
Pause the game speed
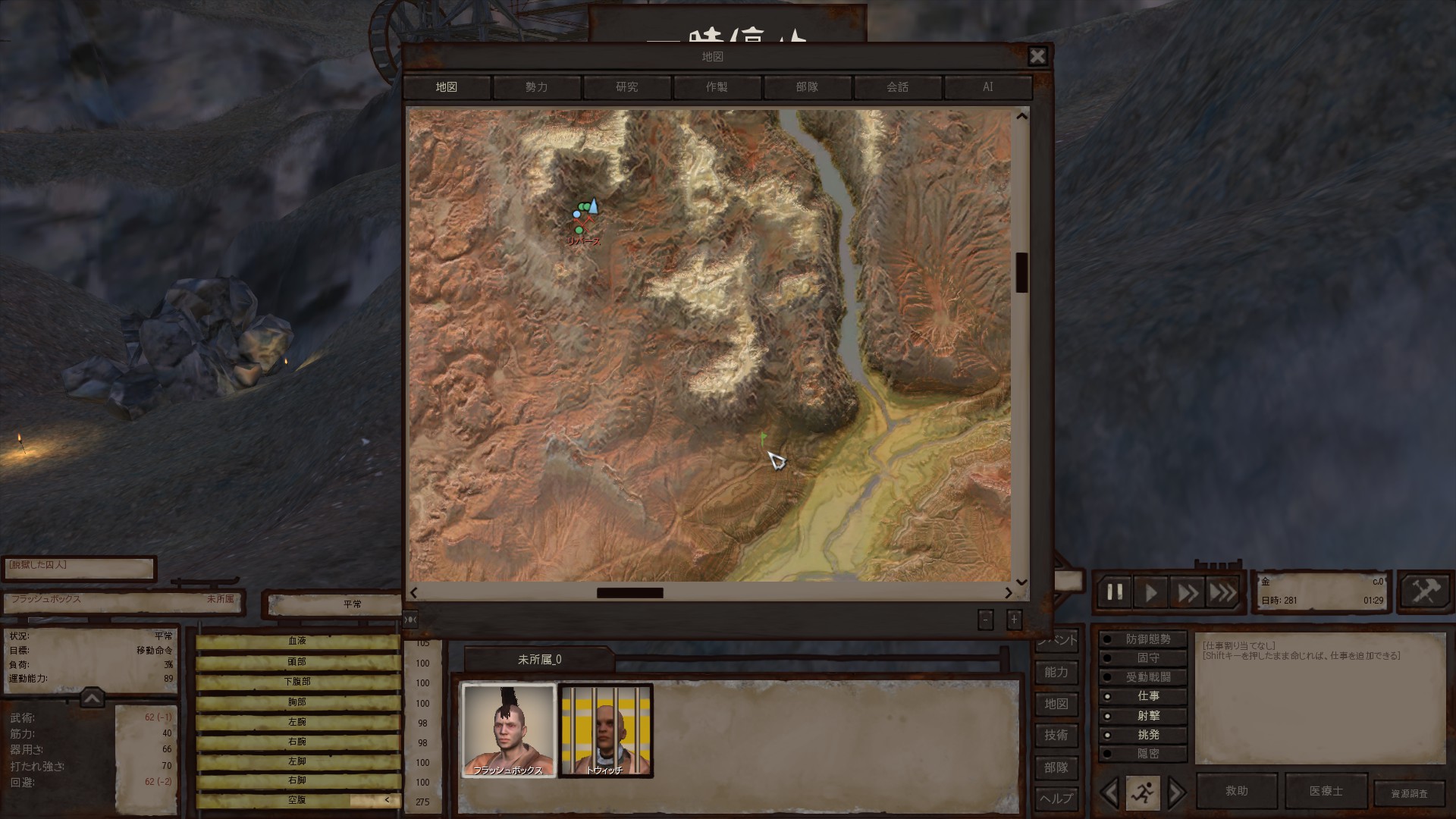tap(1115, 592)
